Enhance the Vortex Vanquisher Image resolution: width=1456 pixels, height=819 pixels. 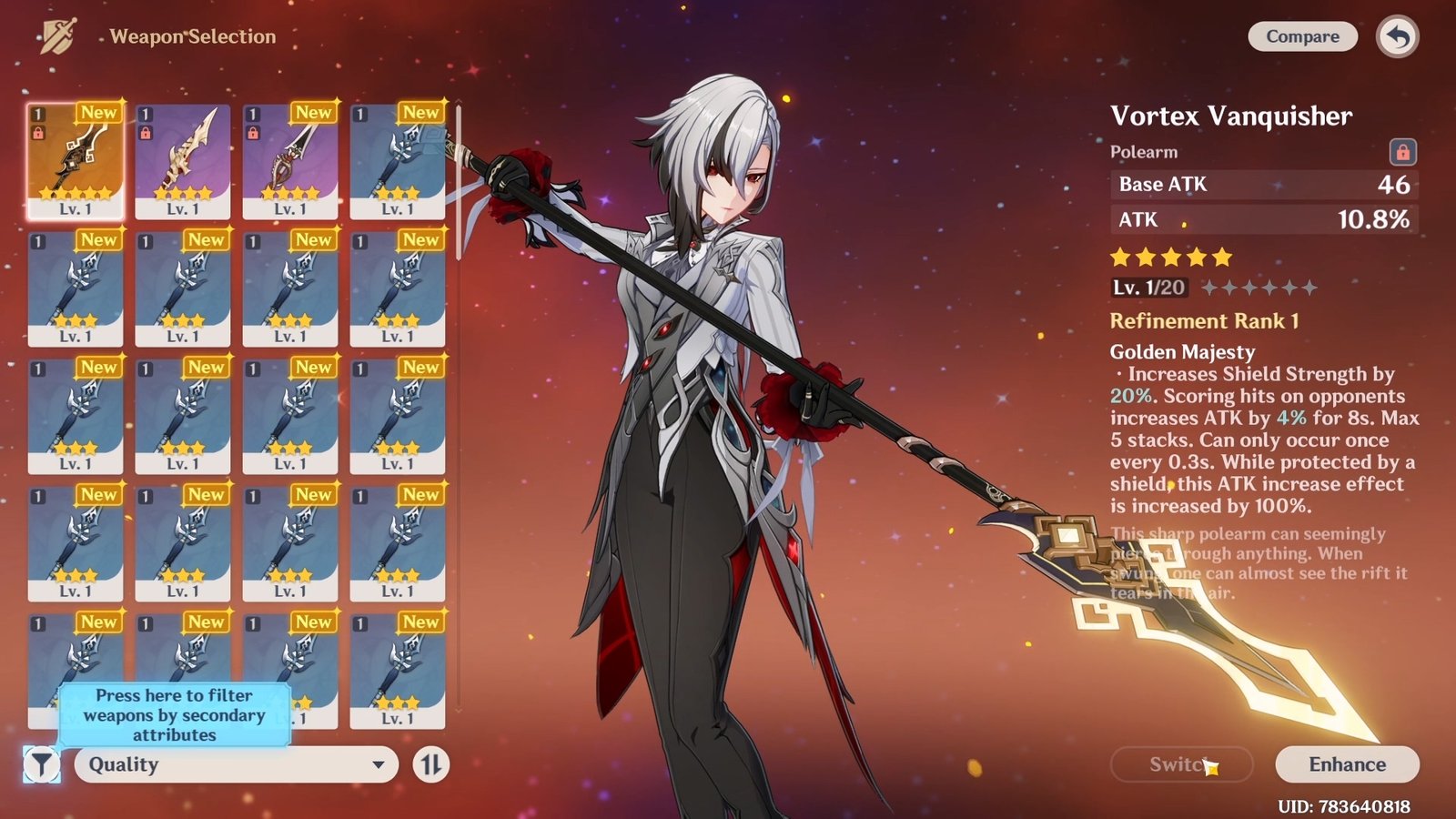(x=1347, y=764)
